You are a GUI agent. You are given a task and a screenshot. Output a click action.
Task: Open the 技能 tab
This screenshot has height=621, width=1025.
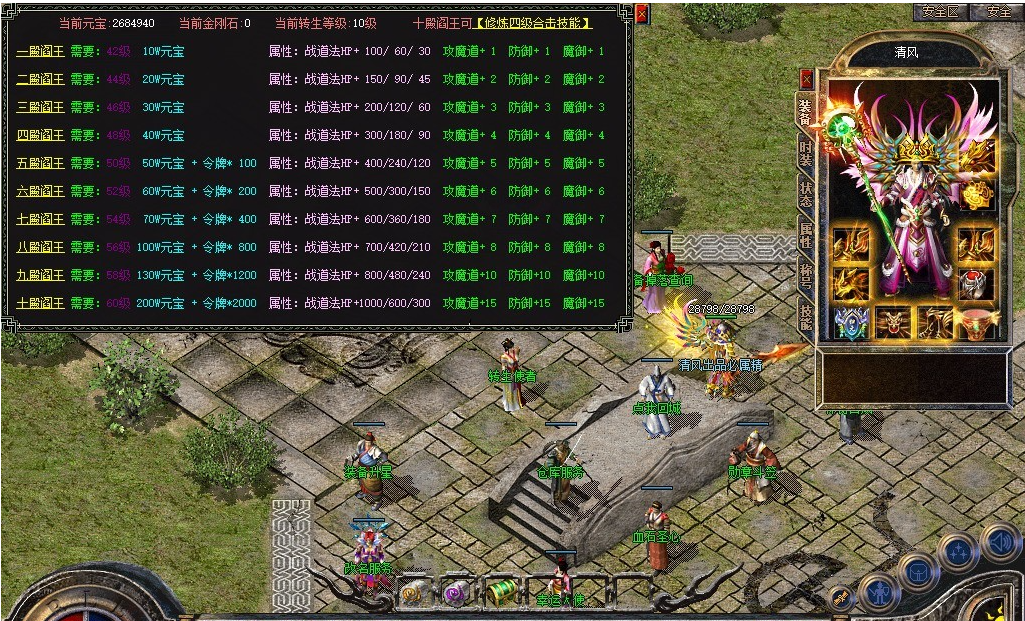[806, 316]
